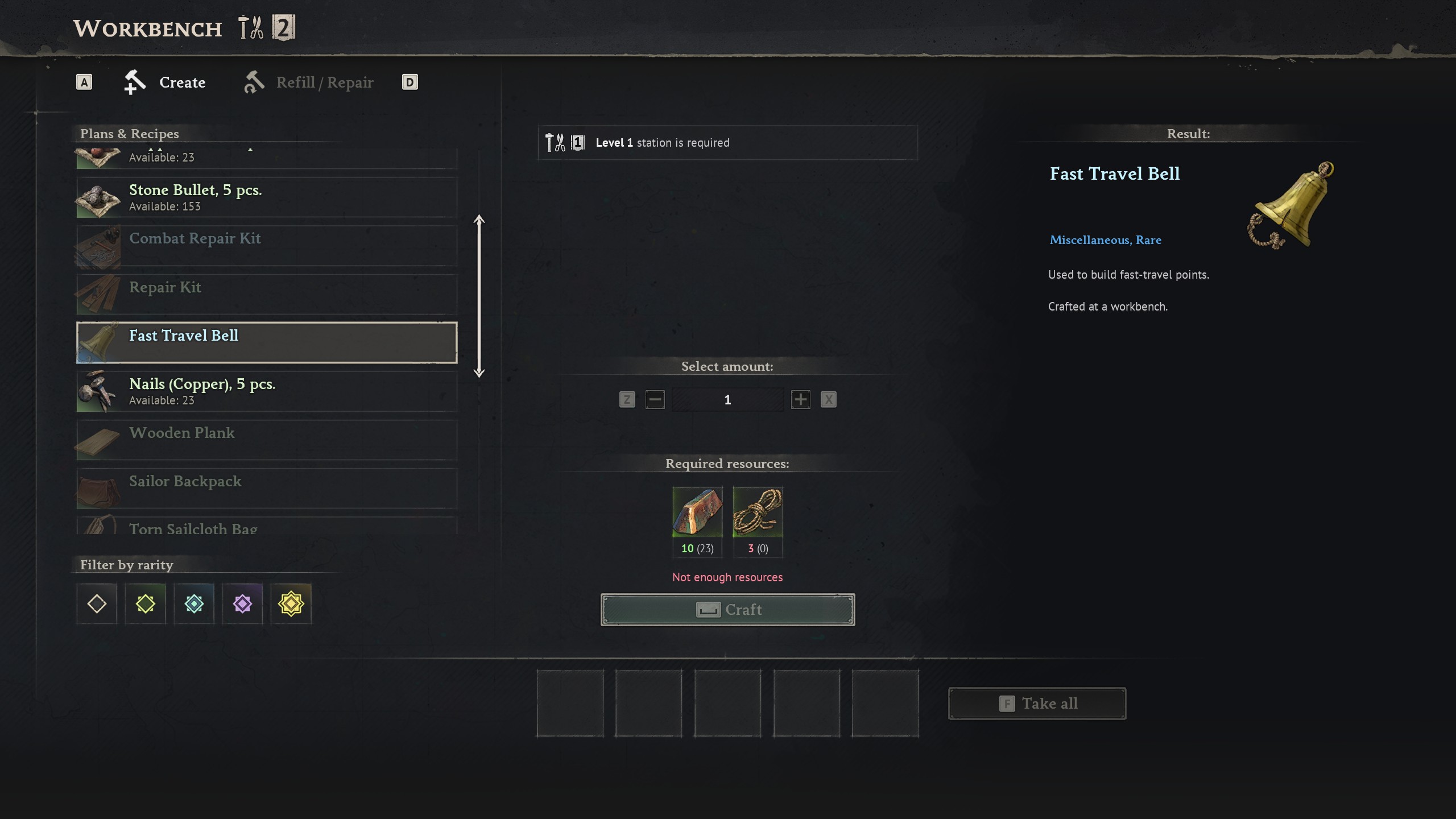Screen dimensions: 1456x819
Task: Filter recipes by white common rarity
Action: pos(97,603)
